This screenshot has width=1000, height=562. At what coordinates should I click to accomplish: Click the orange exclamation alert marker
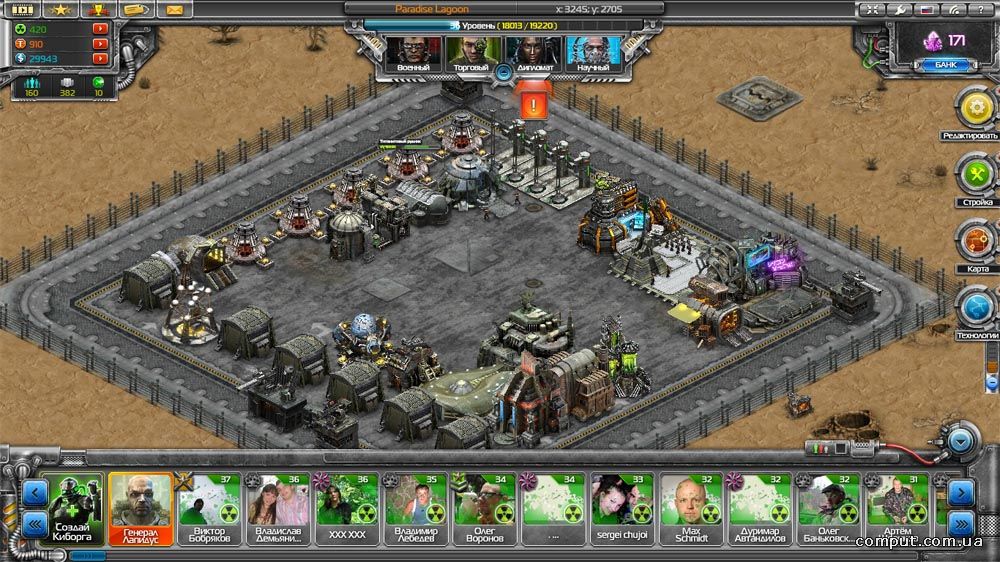[x=534, y=103]
